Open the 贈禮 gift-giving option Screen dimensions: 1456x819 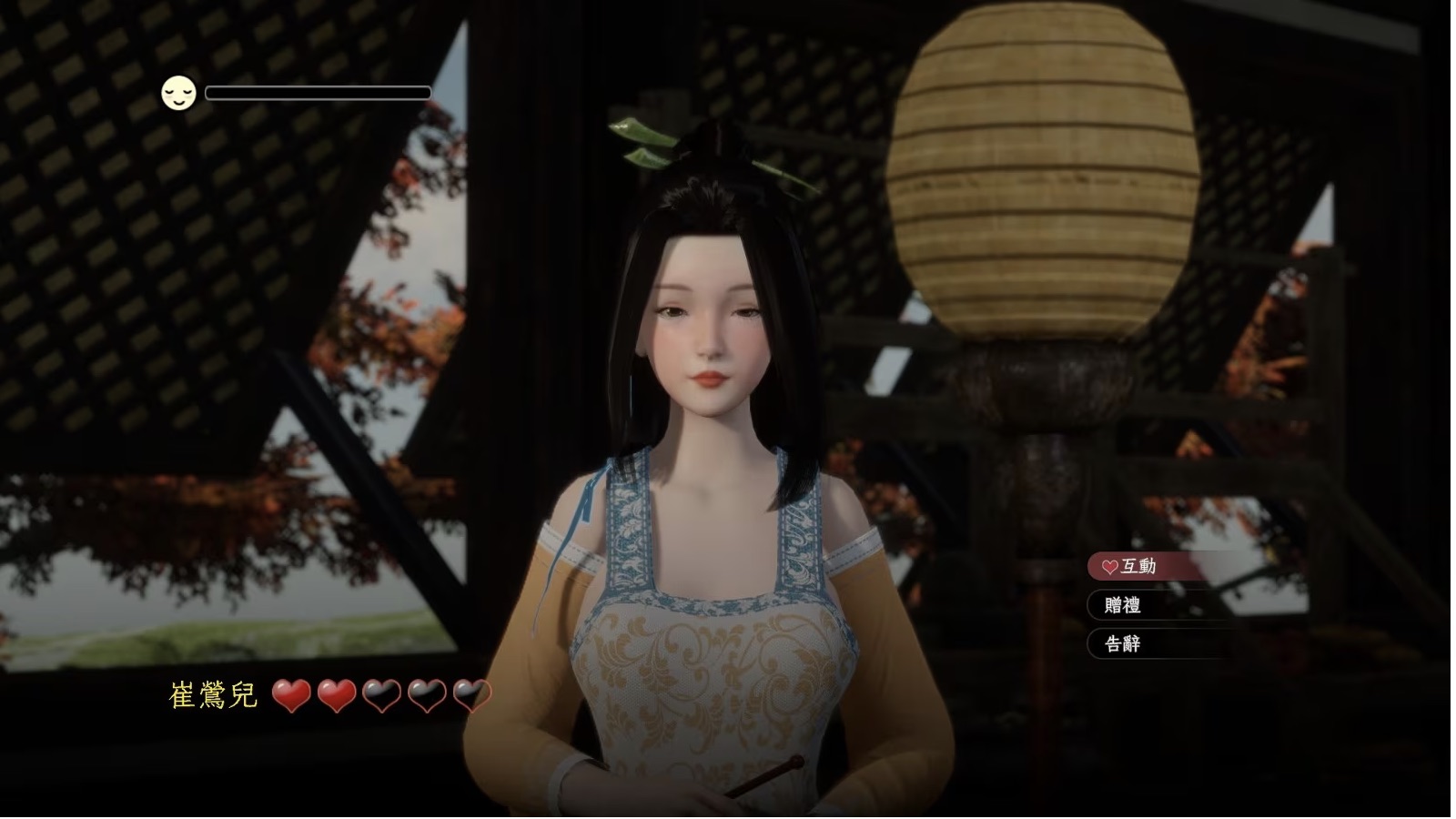click(1127, 605)
